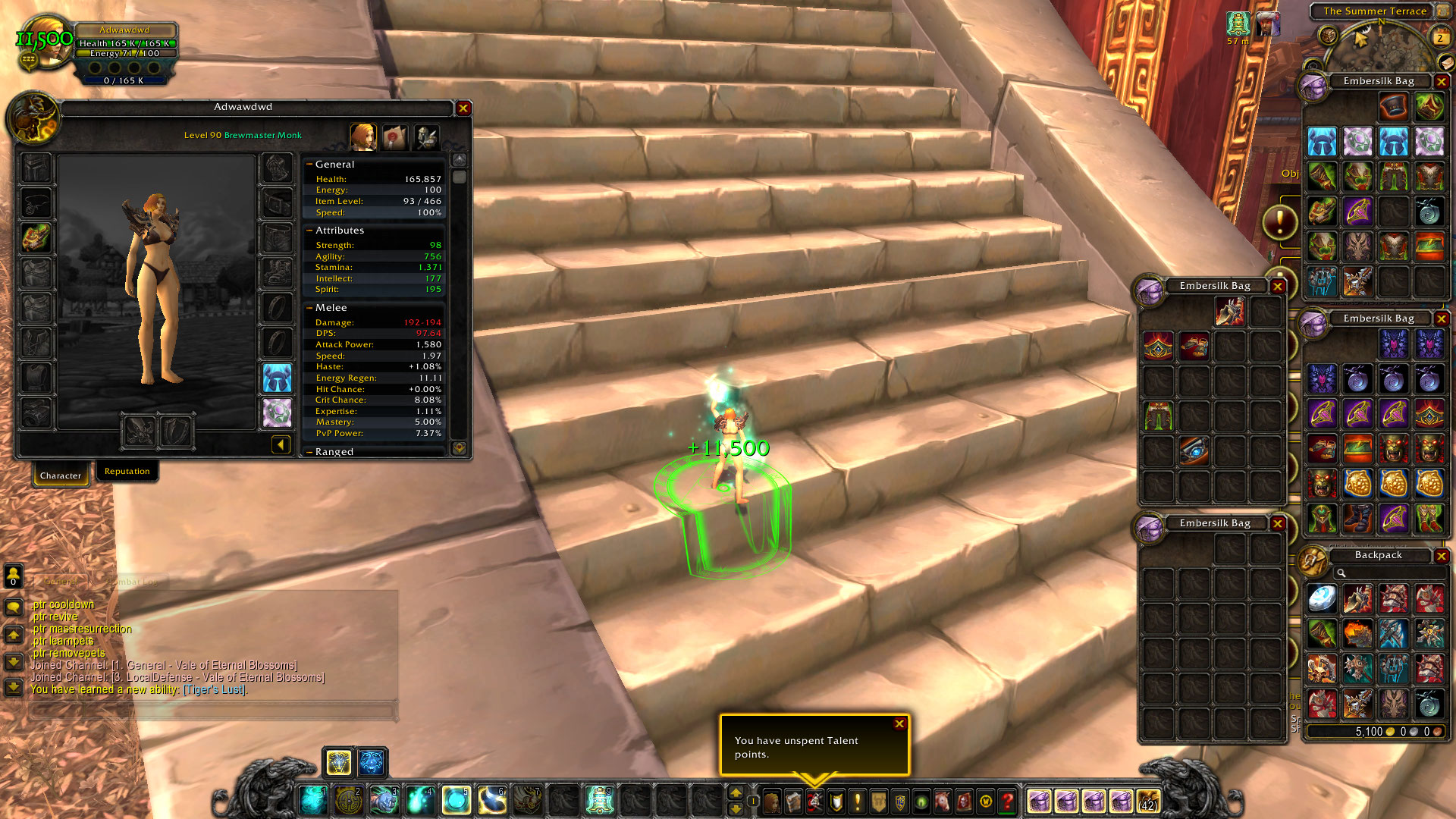Activate the bell ability in slot 9
Viewport: 1456px width, 819px height.
pos(599,801)
